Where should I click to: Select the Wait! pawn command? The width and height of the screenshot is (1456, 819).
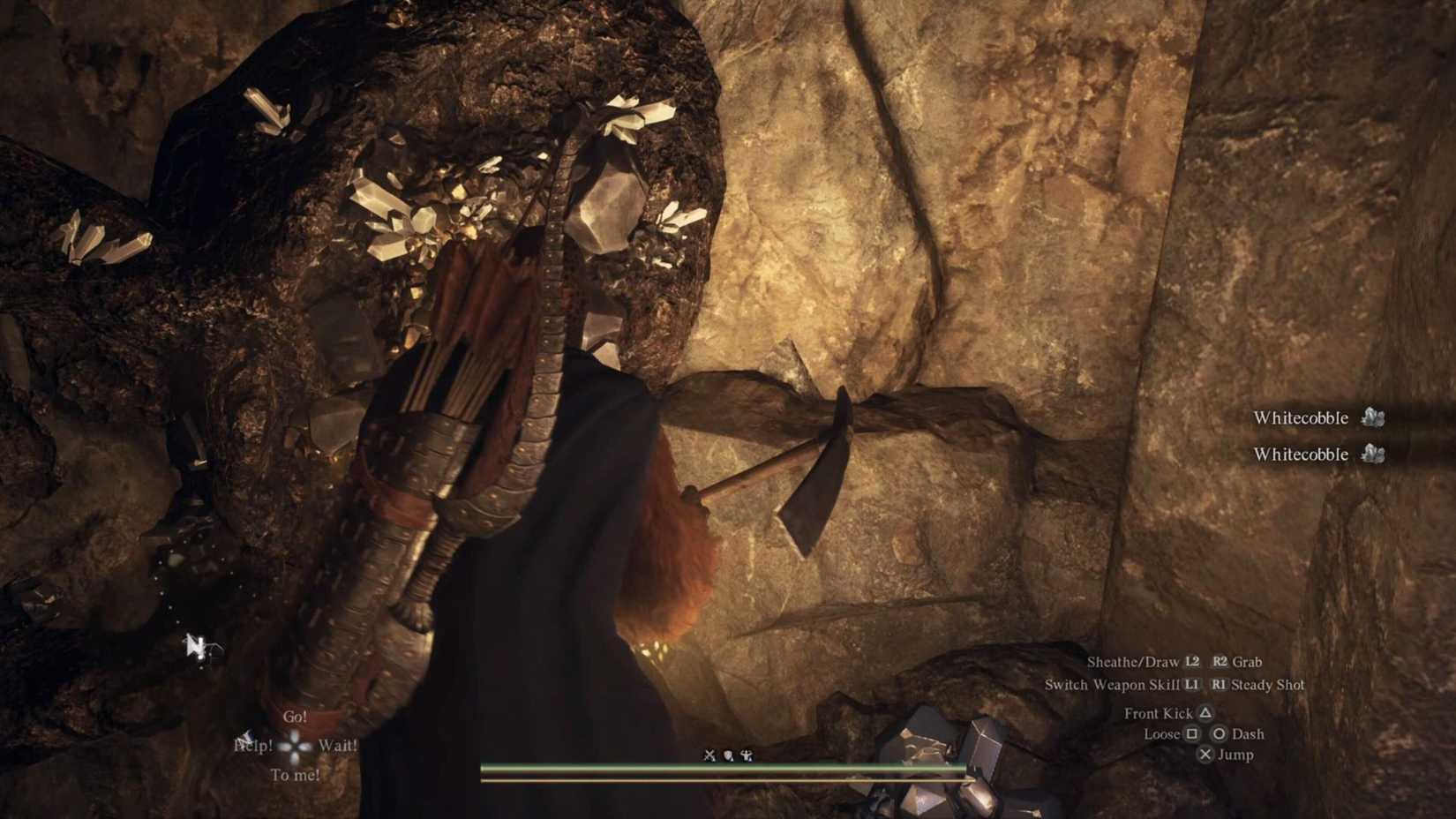[x=339, y=748]
